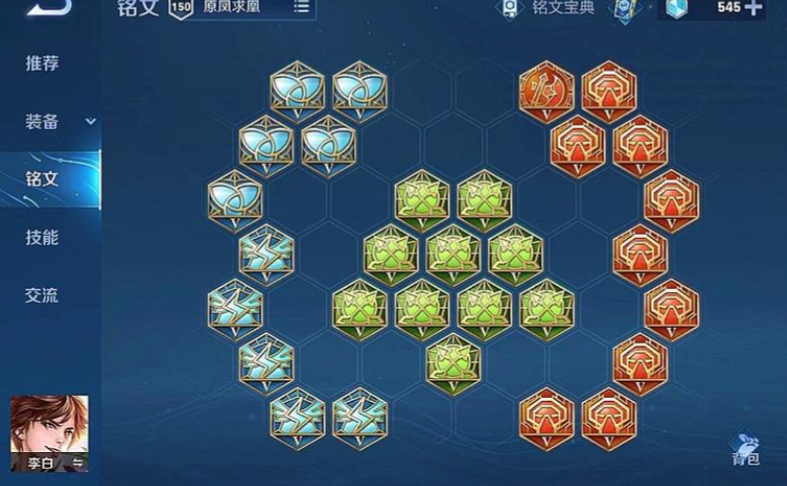Add rune fragments with the plus button
This screenshot has height=486, width=787.
pos(752,8)
